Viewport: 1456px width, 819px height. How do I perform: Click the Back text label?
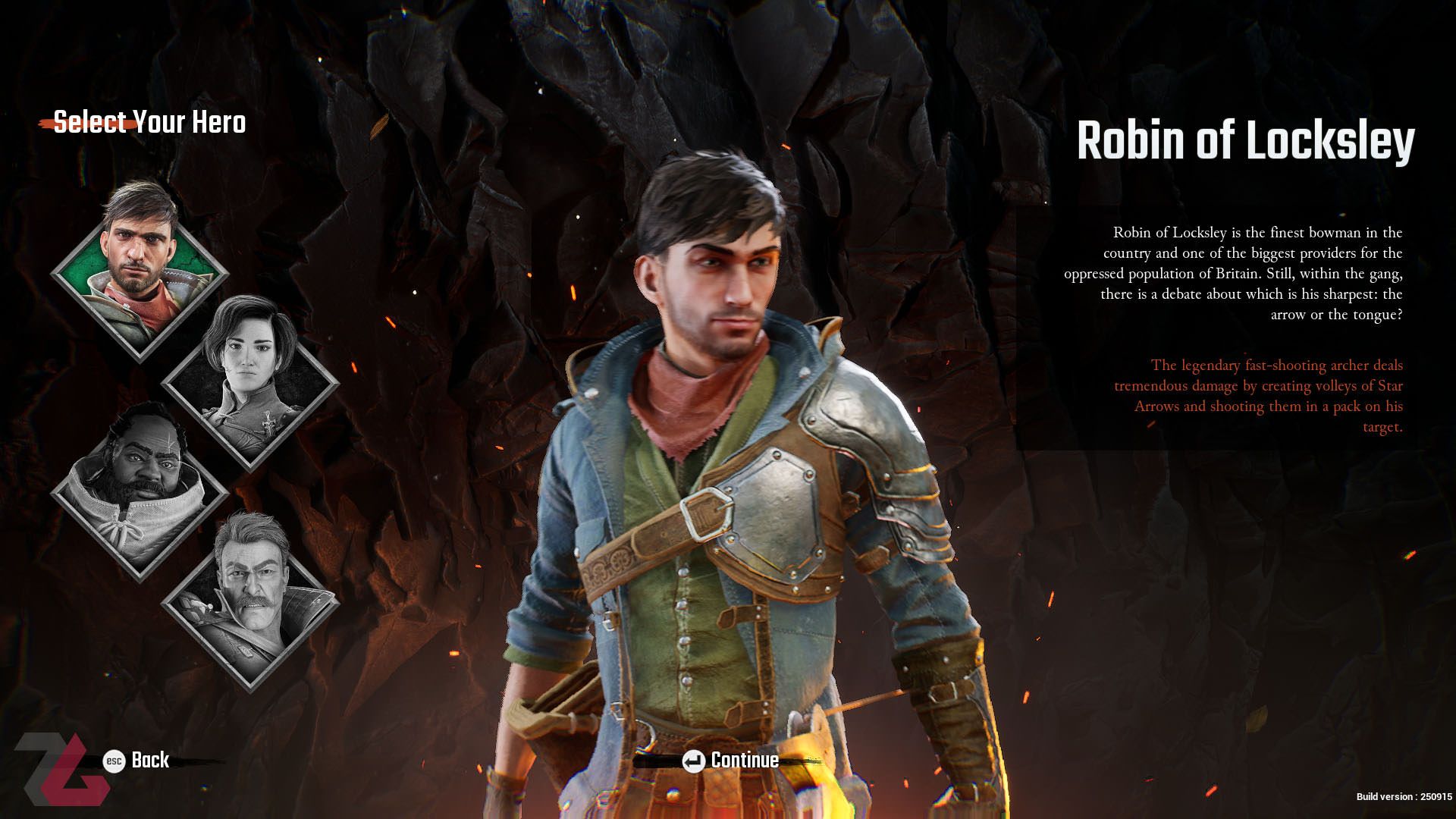point(149,761)
